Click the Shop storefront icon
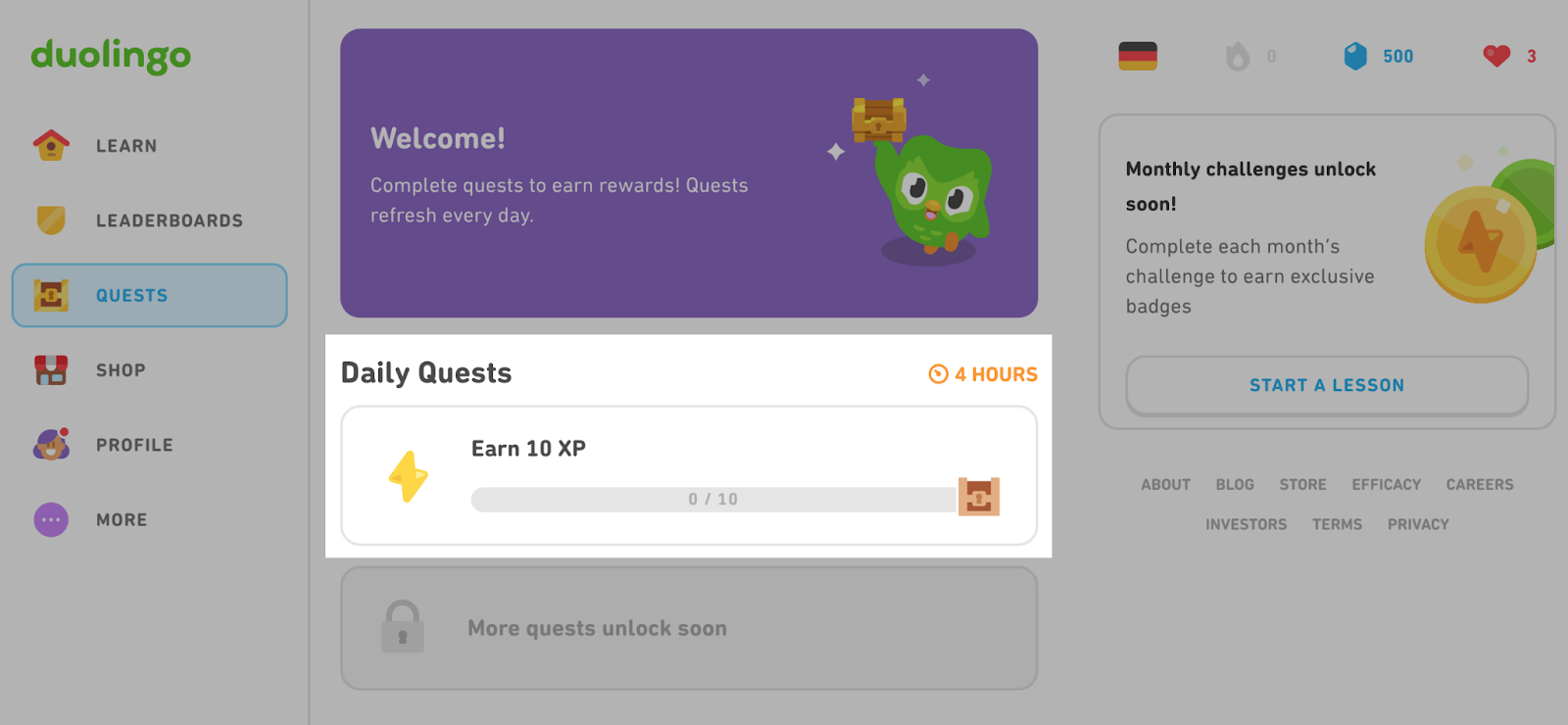The width and height of the screenshot is (1568, 725). [50, 369]
